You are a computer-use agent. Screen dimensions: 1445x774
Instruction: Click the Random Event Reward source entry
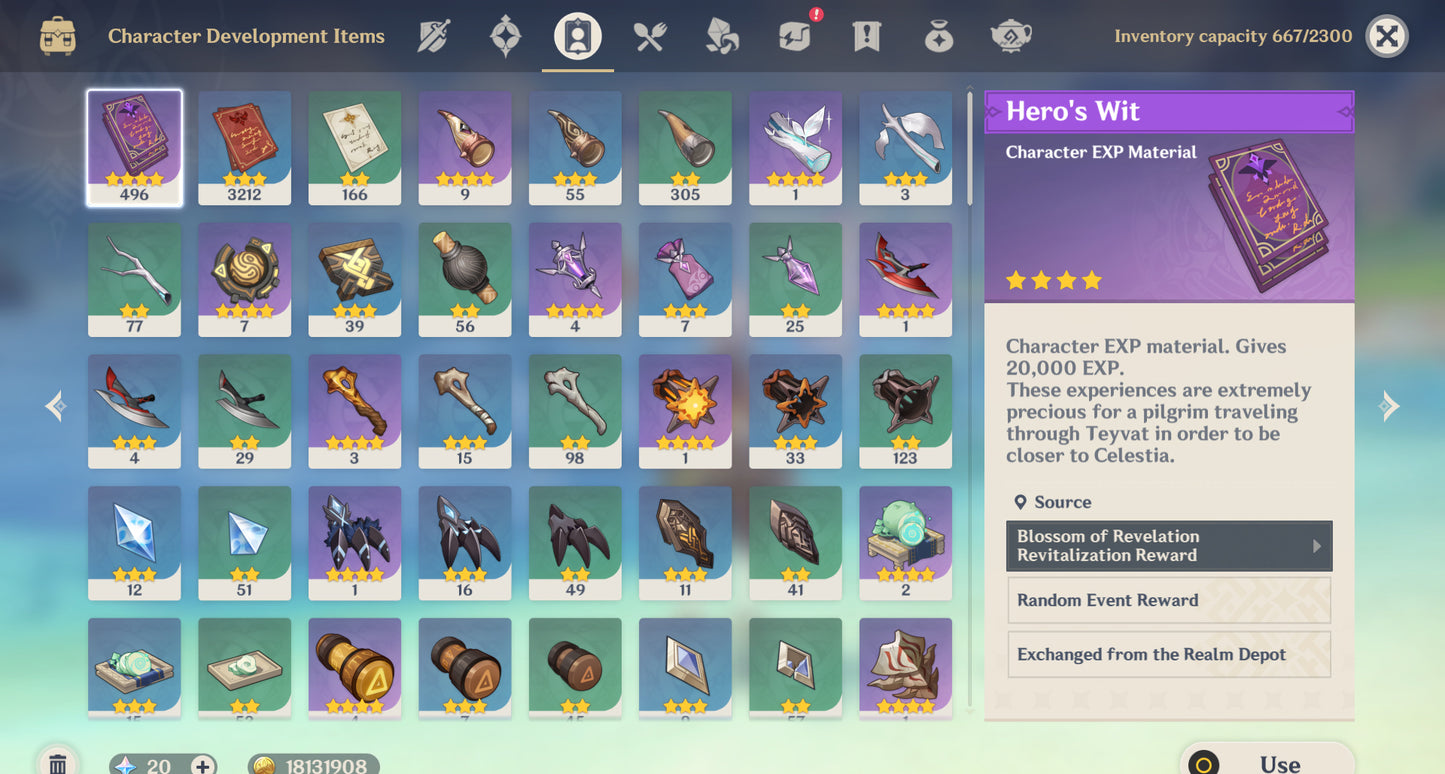pos(1168,600)
